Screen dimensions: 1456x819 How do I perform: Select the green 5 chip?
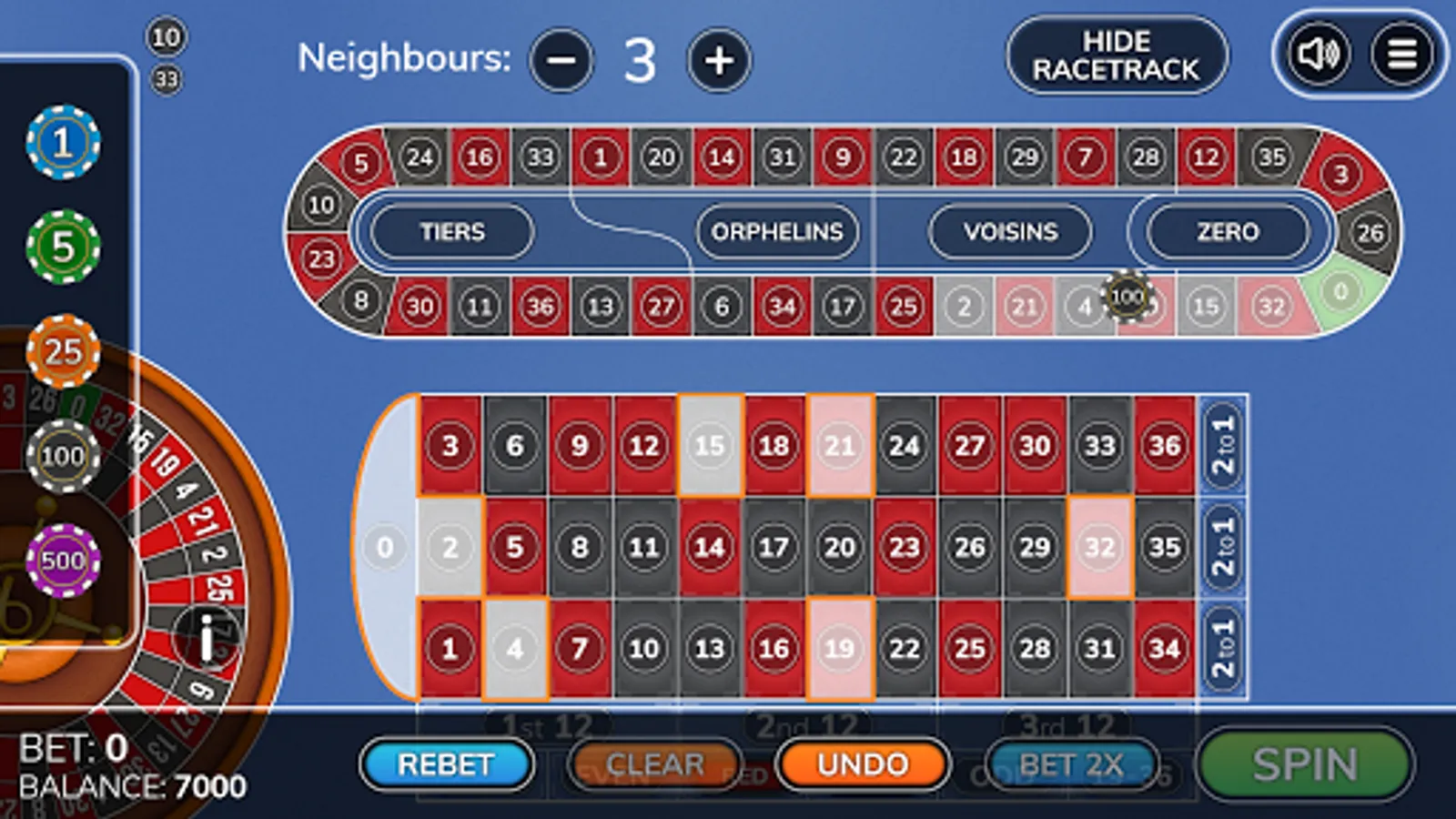pos(62,248)
